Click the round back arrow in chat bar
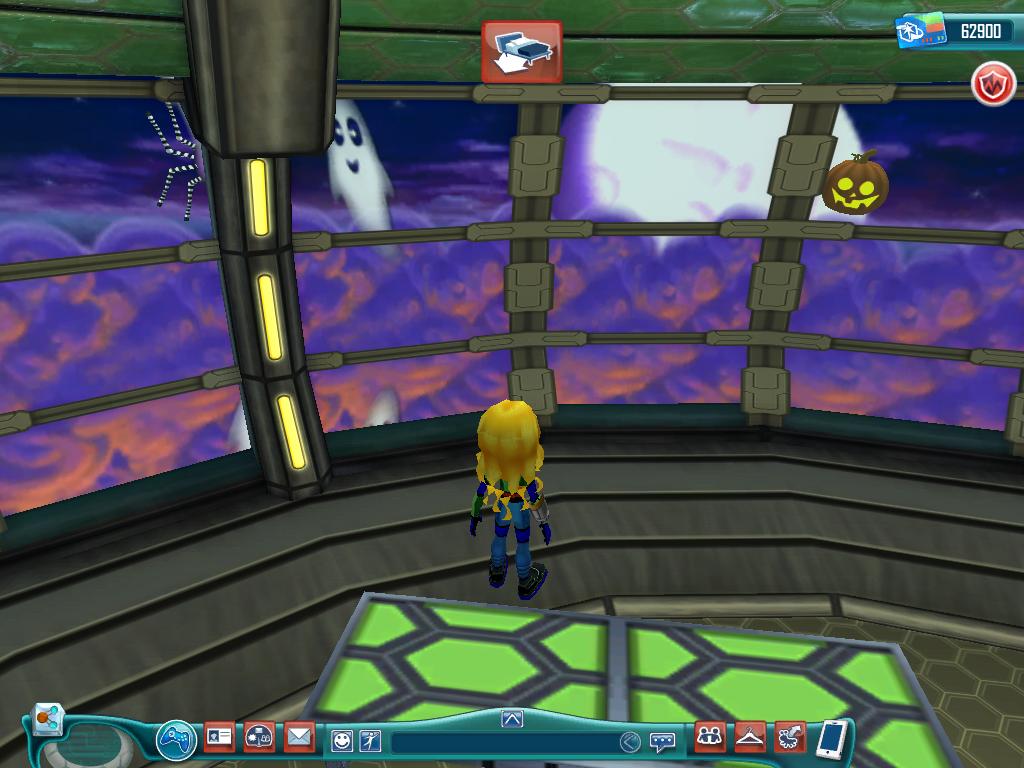Screen dimensions: 1024x768 [x=629, y=742]
